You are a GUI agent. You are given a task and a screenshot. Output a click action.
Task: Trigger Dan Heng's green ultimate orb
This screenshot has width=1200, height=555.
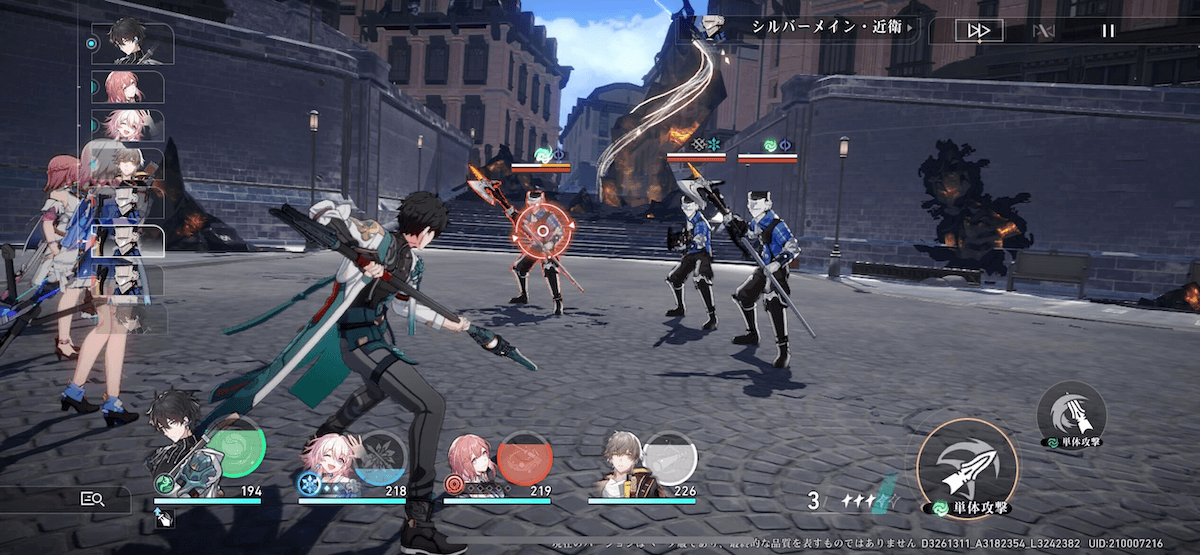pyautogui.click(x=236, y=453)
